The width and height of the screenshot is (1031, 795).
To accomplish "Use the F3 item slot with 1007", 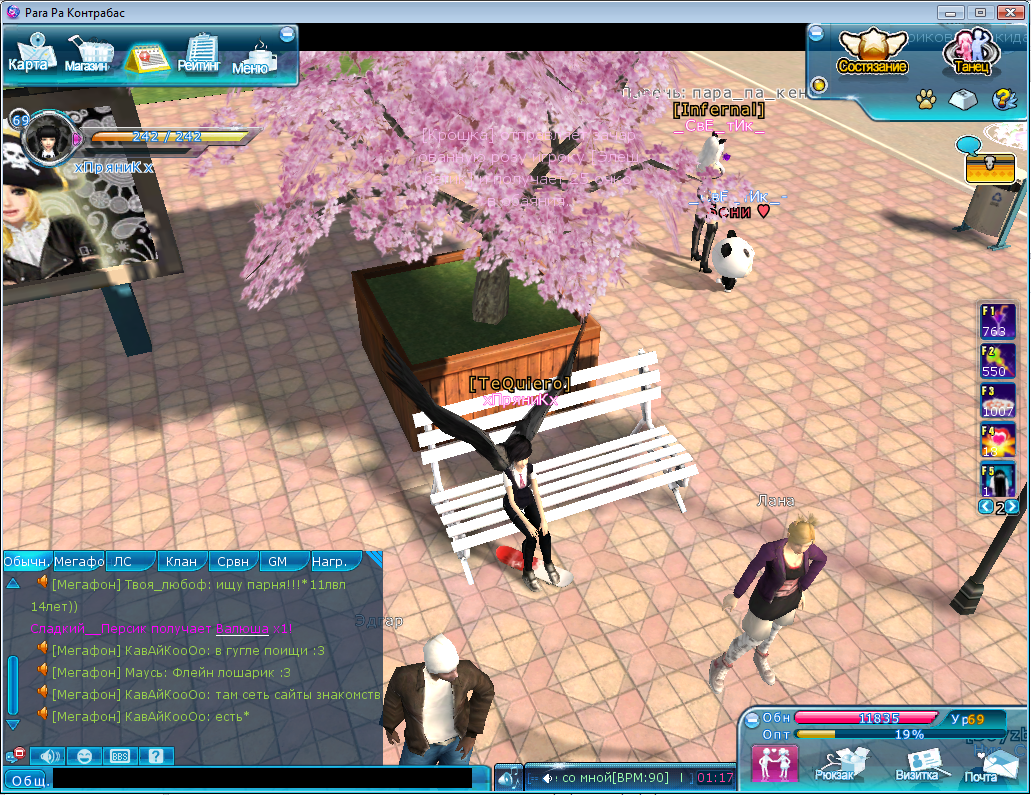I will click(x=997, y=399).
